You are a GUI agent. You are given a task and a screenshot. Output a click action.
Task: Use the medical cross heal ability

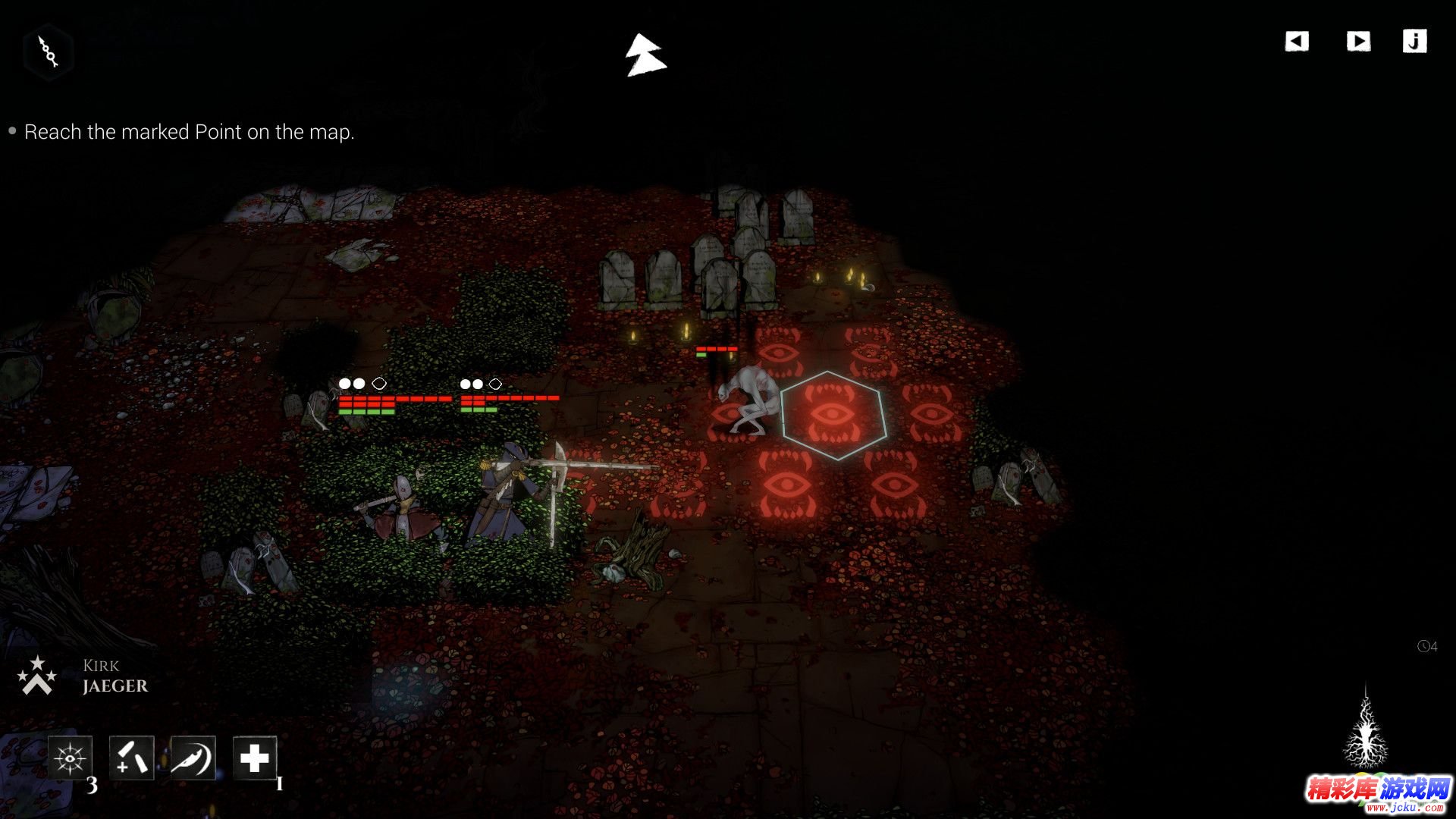click(255, 758)
